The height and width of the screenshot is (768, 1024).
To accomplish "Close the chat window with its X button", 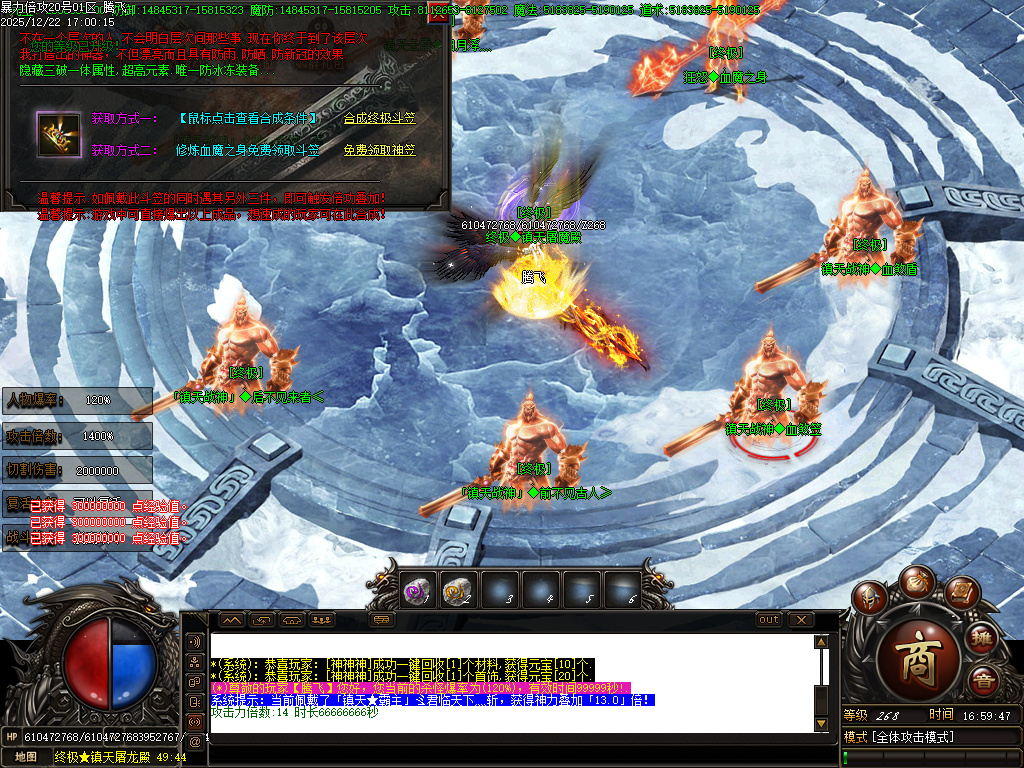I will pos(799,620).
